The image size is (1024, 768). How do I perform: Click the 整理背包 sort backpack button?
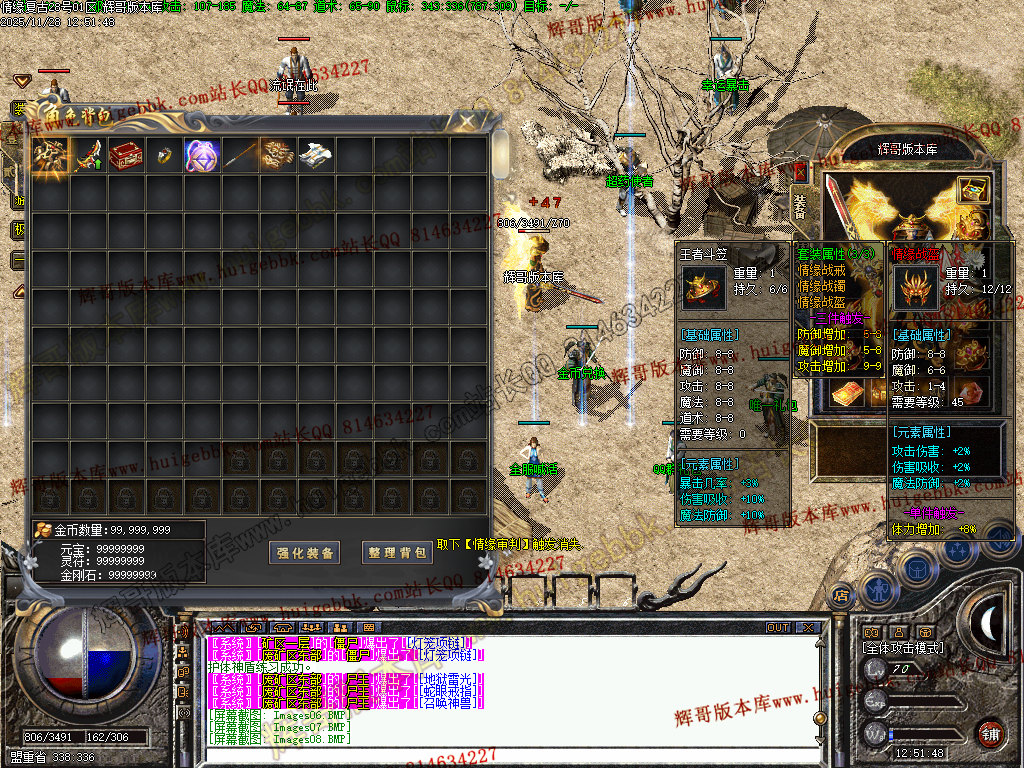pos(397,553)
